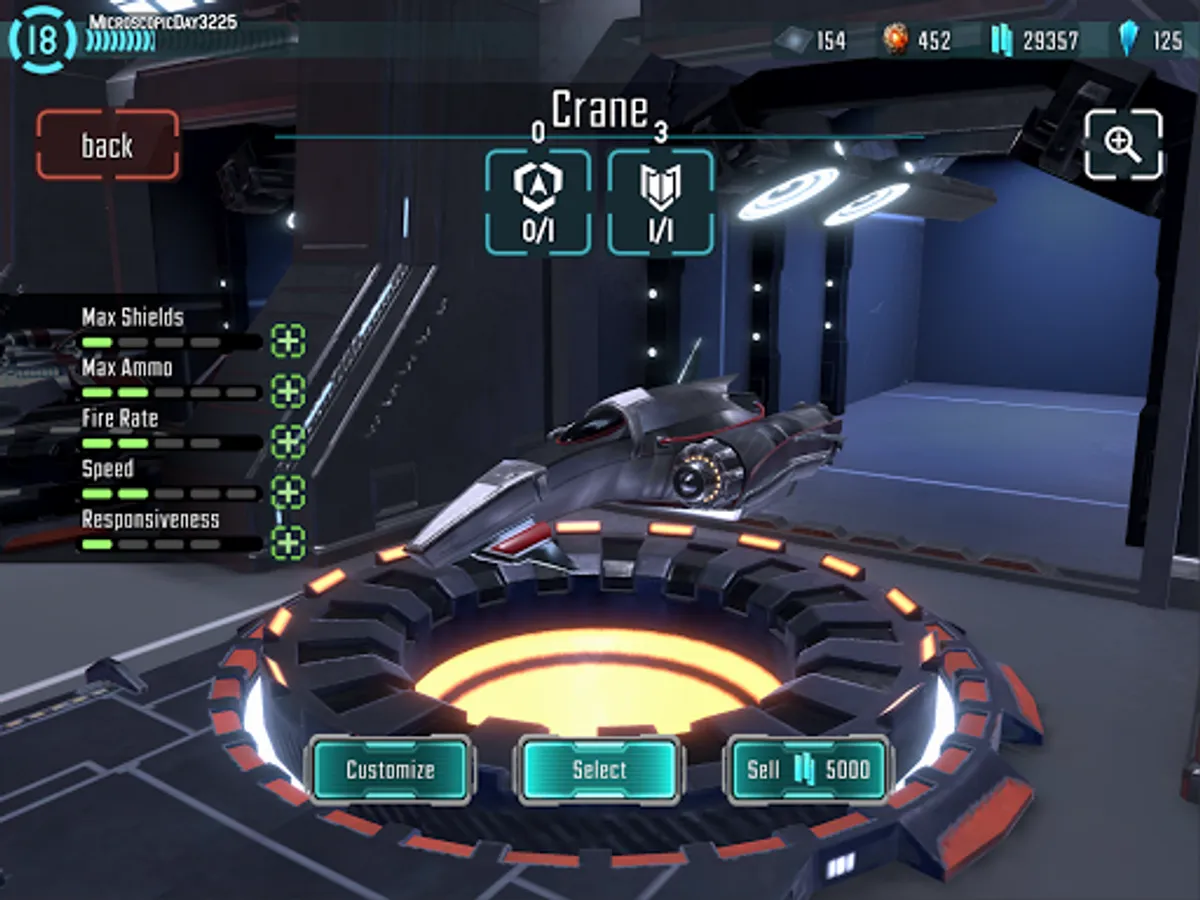
Task: Open the shield slot showing 1/1
Action: (661, 202)
